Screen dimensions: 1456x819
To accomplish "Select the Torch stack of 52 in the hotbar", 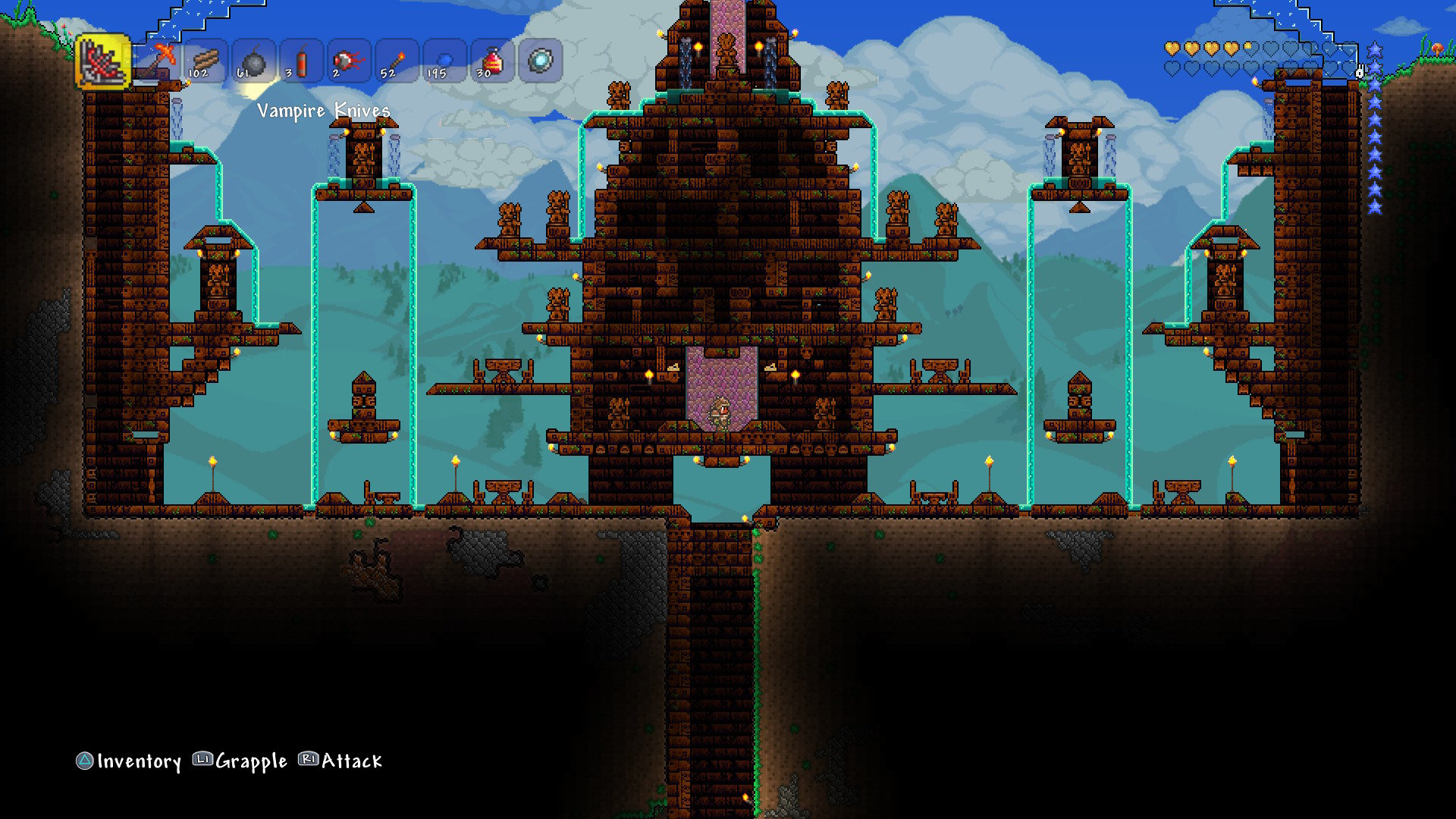I will (397, 61).
